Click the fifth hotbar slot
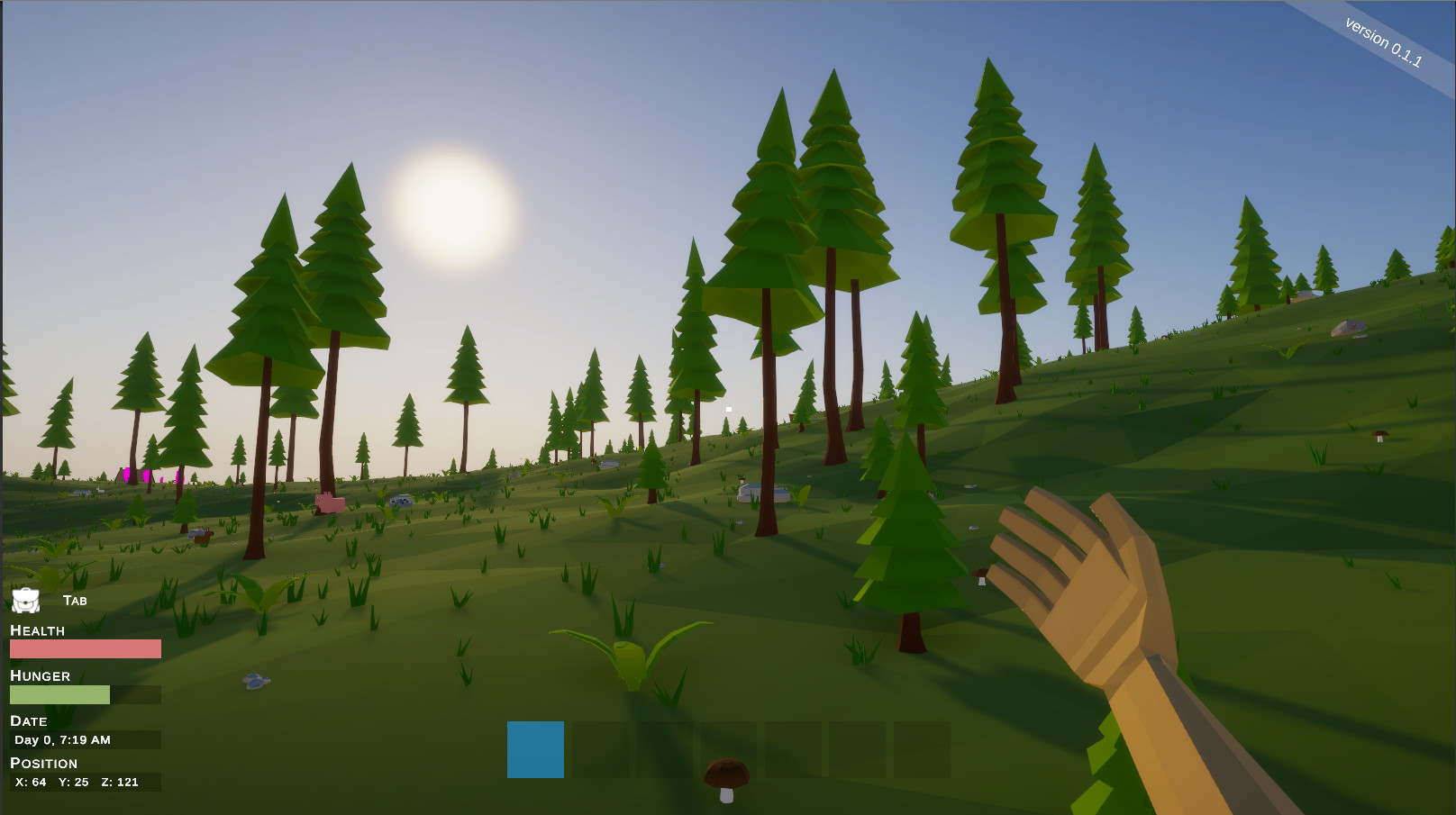 tap(794, 750)
